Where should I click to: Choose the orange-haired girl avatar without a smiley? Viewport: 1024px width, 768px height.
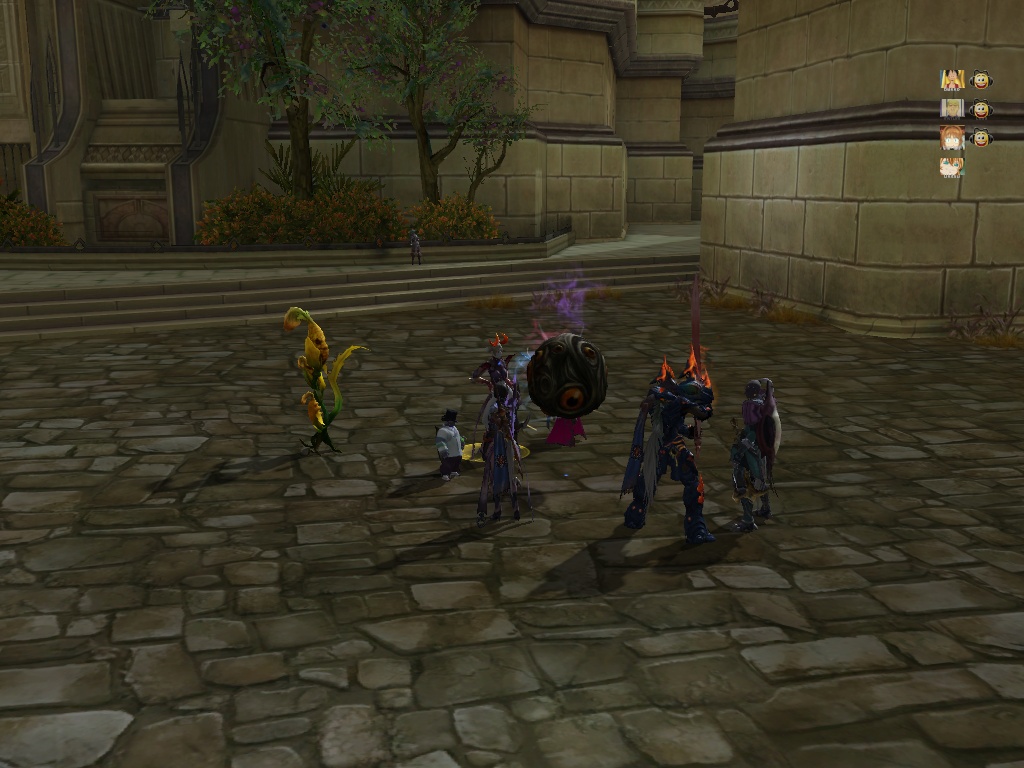click(x=951, y=167)
